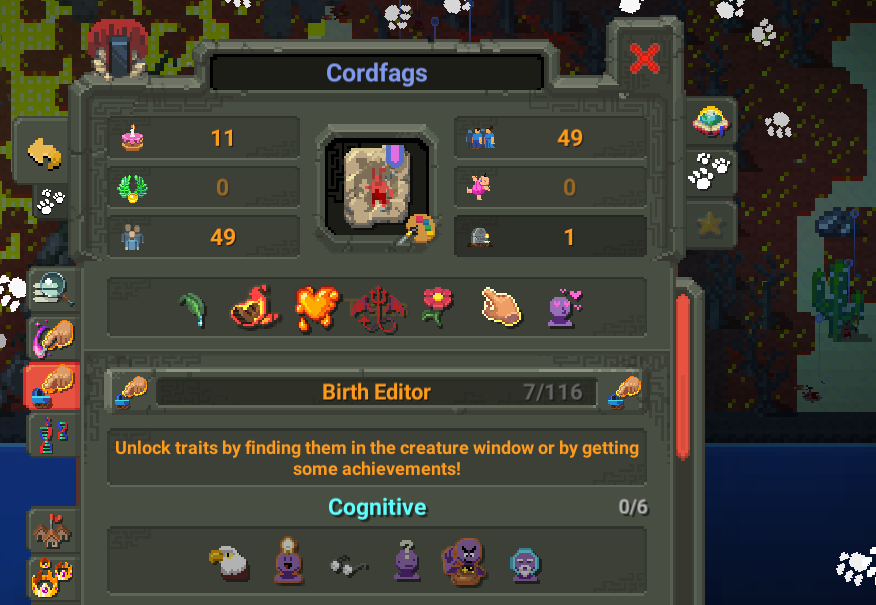Open the UFO planet side tab

pos(710,121)
